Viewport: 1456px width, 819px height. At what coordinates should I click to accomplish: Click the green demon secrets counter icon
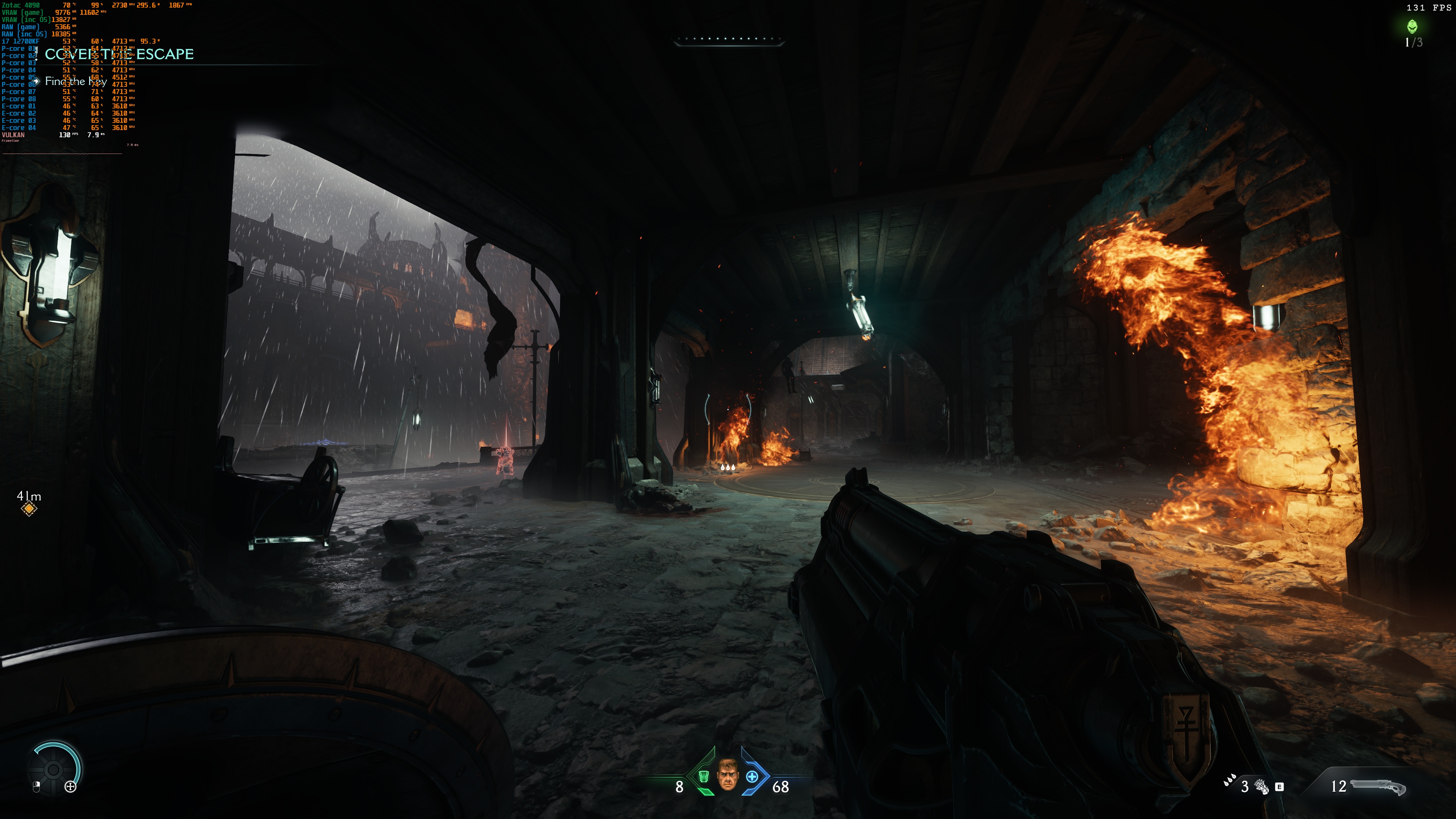(1412, 26)
